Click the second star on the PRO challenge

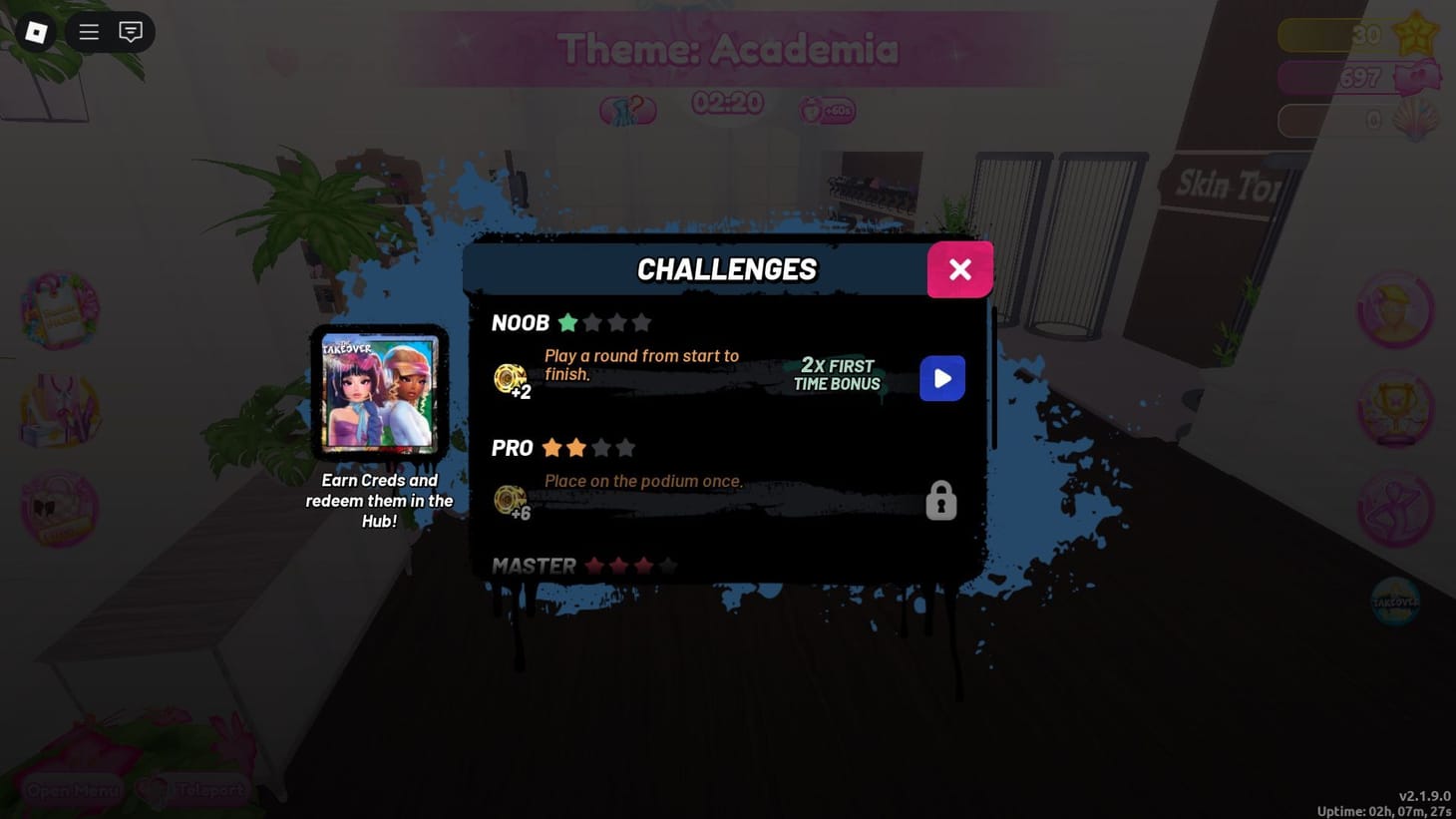[578, 448]
